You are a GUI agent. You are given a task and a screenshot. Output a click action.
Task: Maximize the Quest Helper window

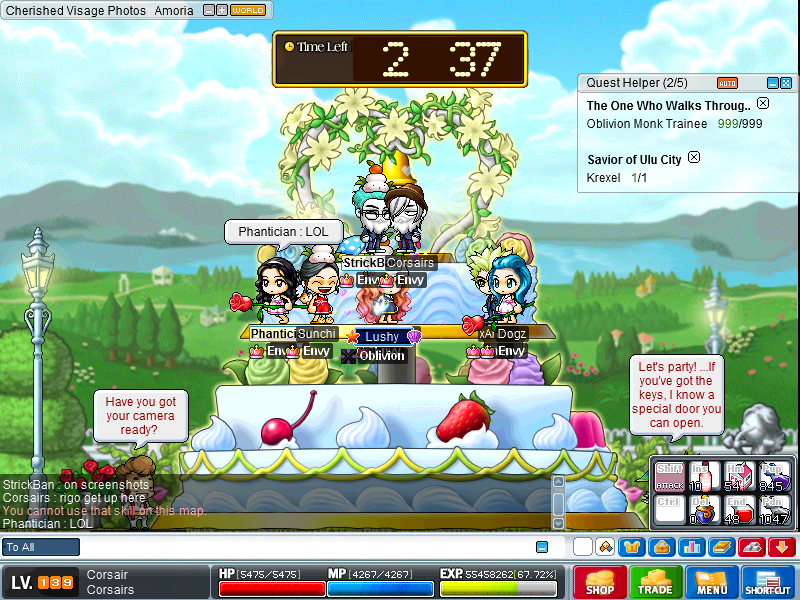[x=787, y=83]
